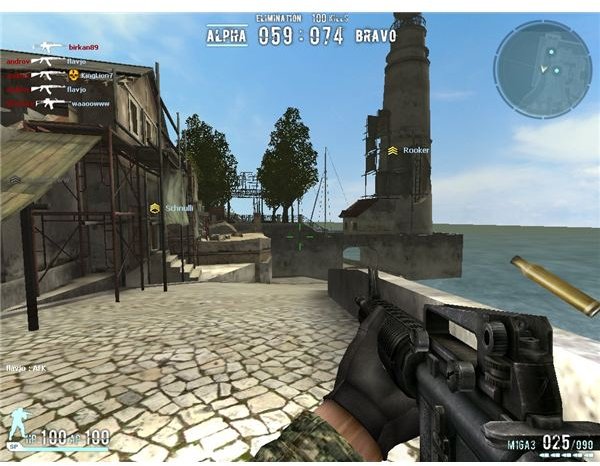Image resolution: width=600 pixels, height=466 pixels.
Task: Click the ALPHA team label
Action: pyautogui.click(x=226, y=36)
